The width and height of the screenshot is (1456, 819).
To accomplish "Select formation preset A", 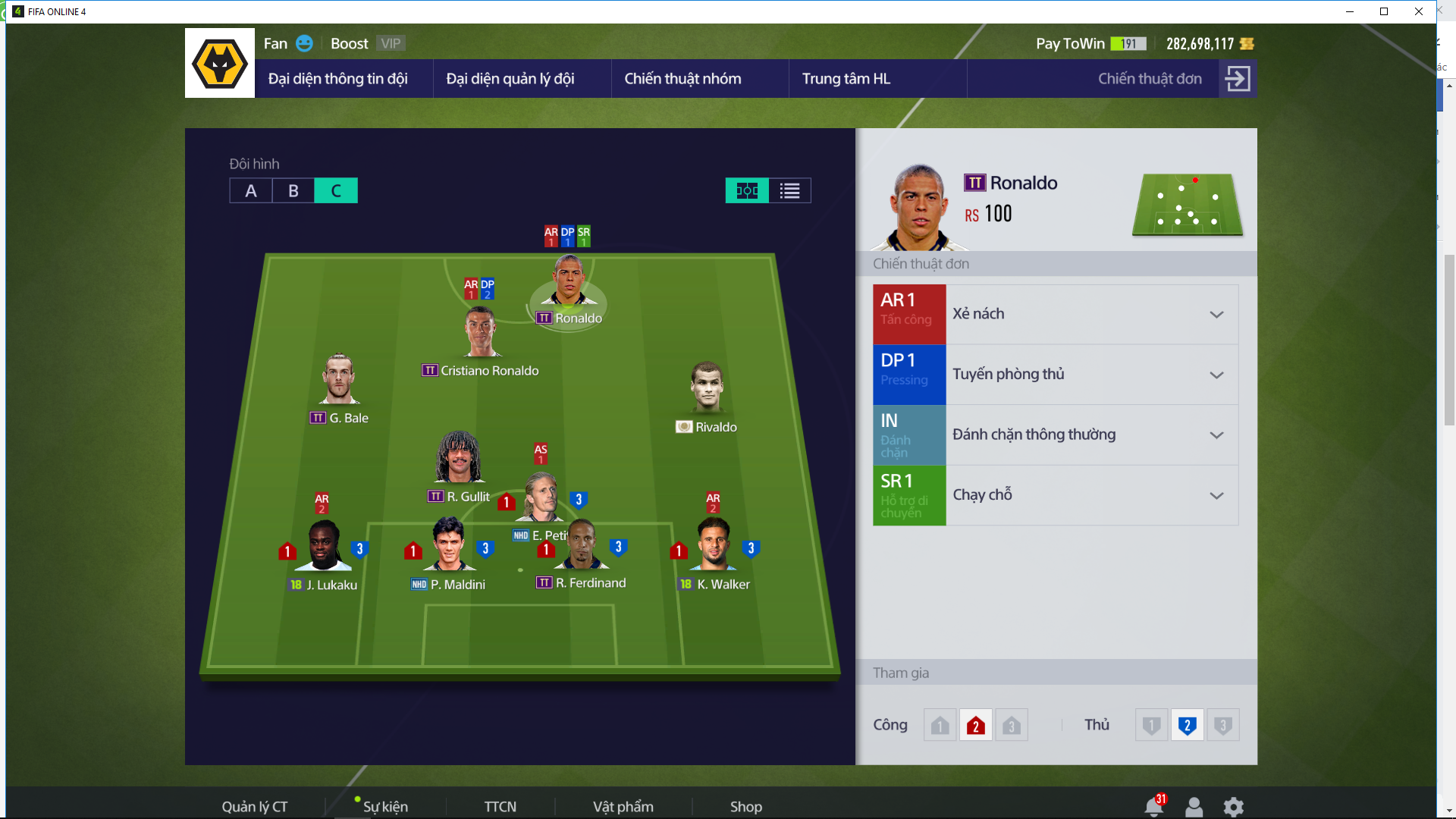I will pos(251,191).
